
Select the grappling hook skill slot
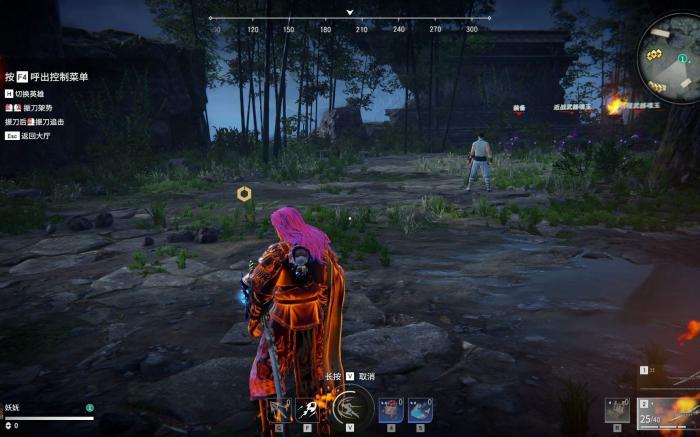click(x=279, y=410)
